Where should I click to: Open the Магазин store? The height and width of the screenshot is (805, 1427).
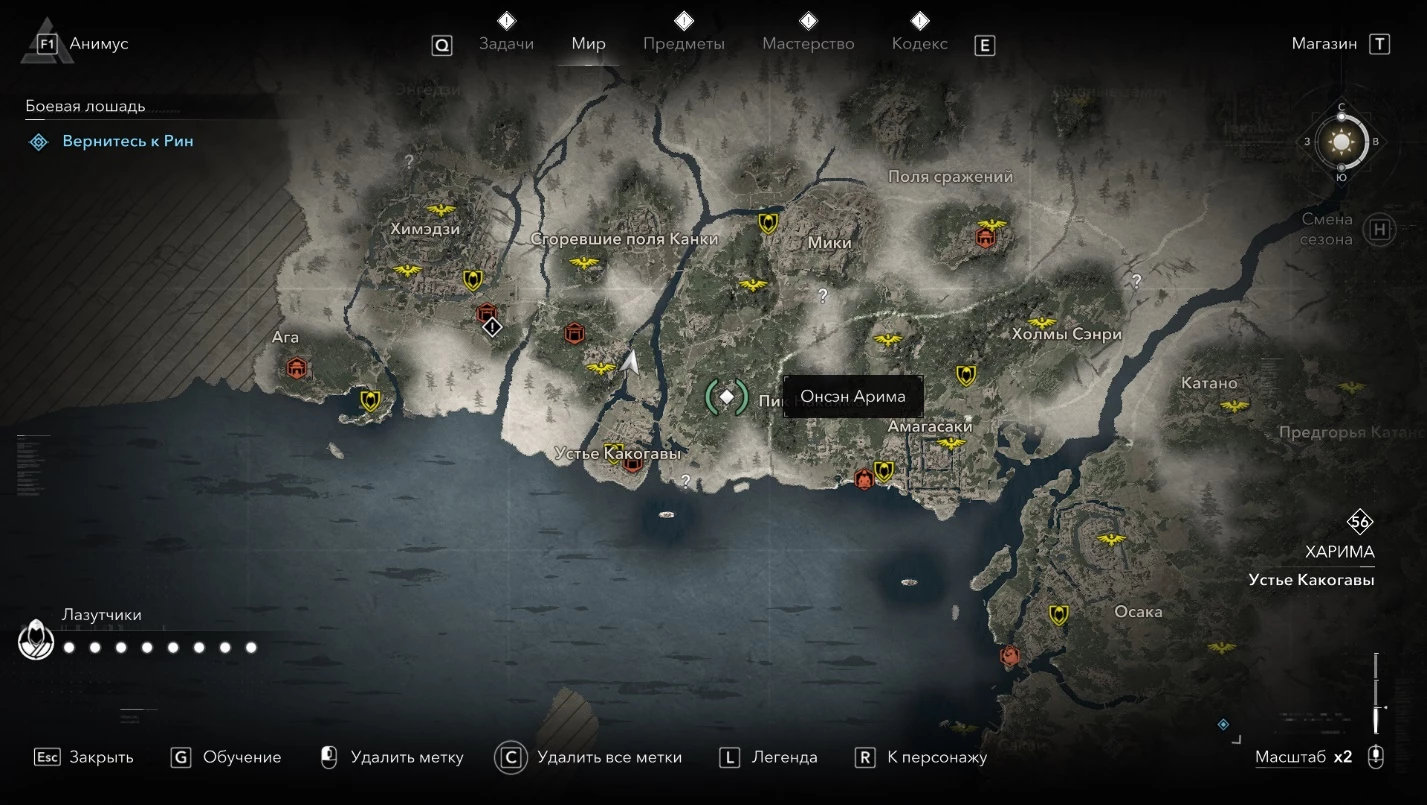(x=1324, y=44)
